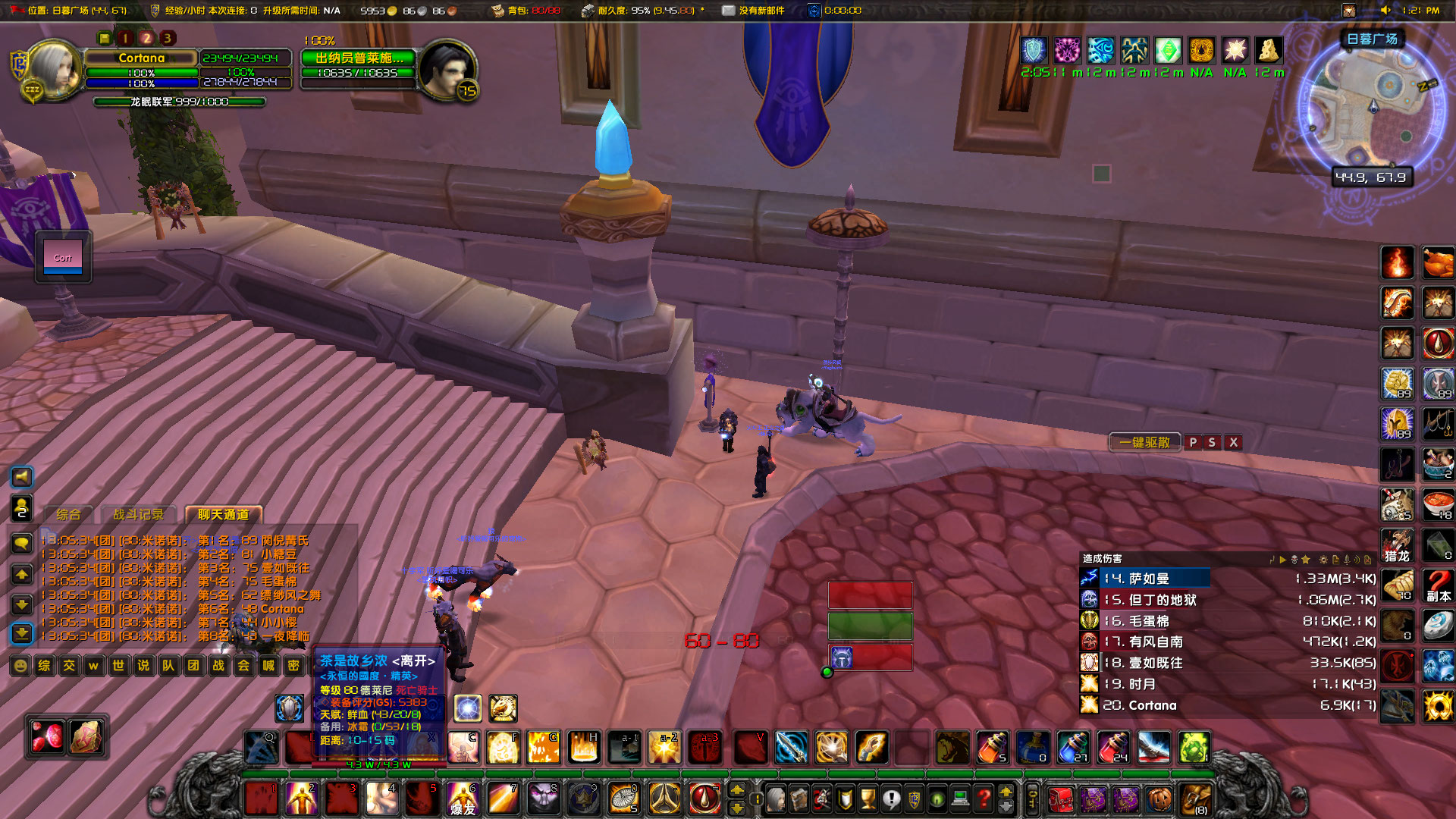Switch to the 聊天通道 chat tab
The image size is (1456, 819).
224,513
